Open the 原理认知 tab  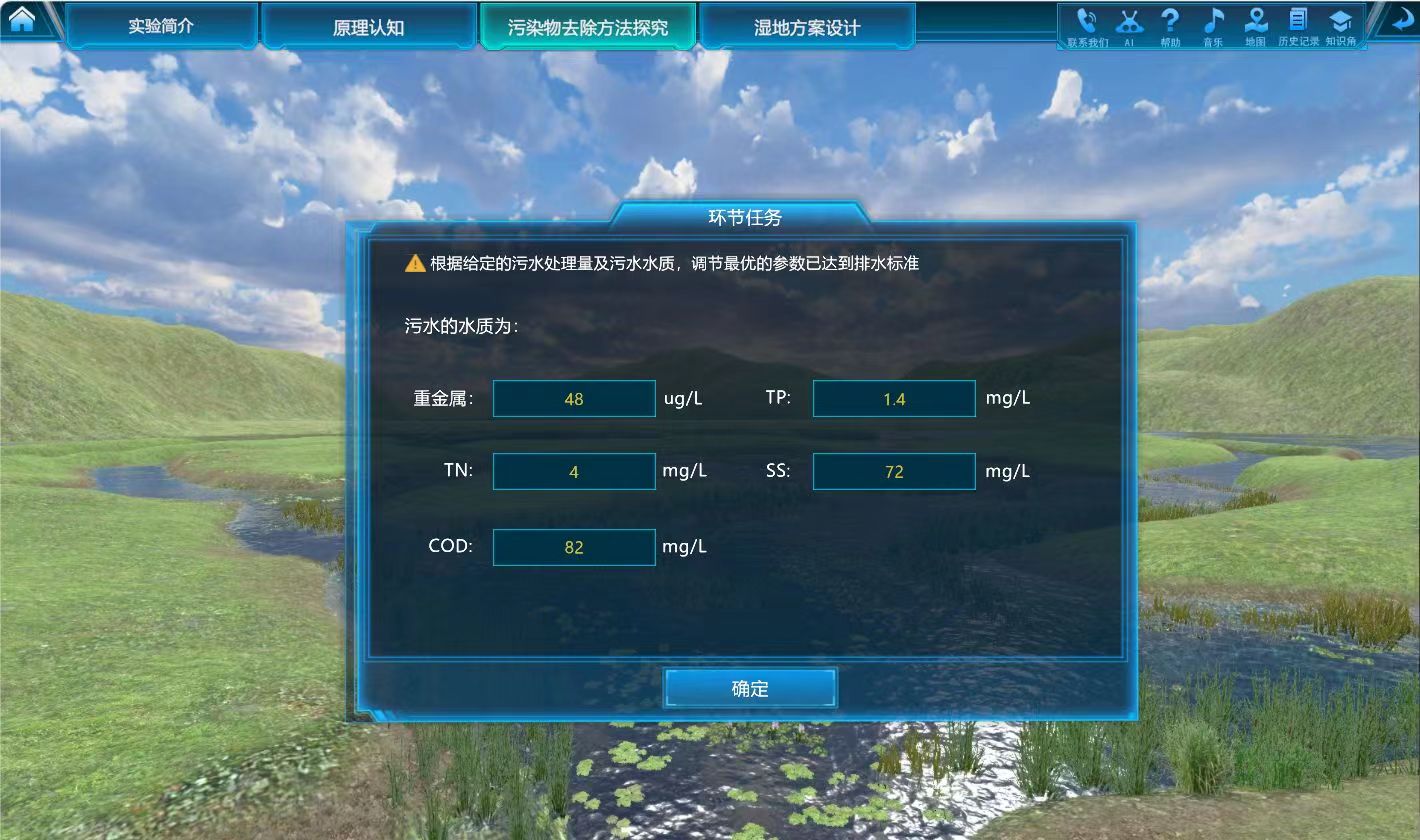tap(368, 27)
